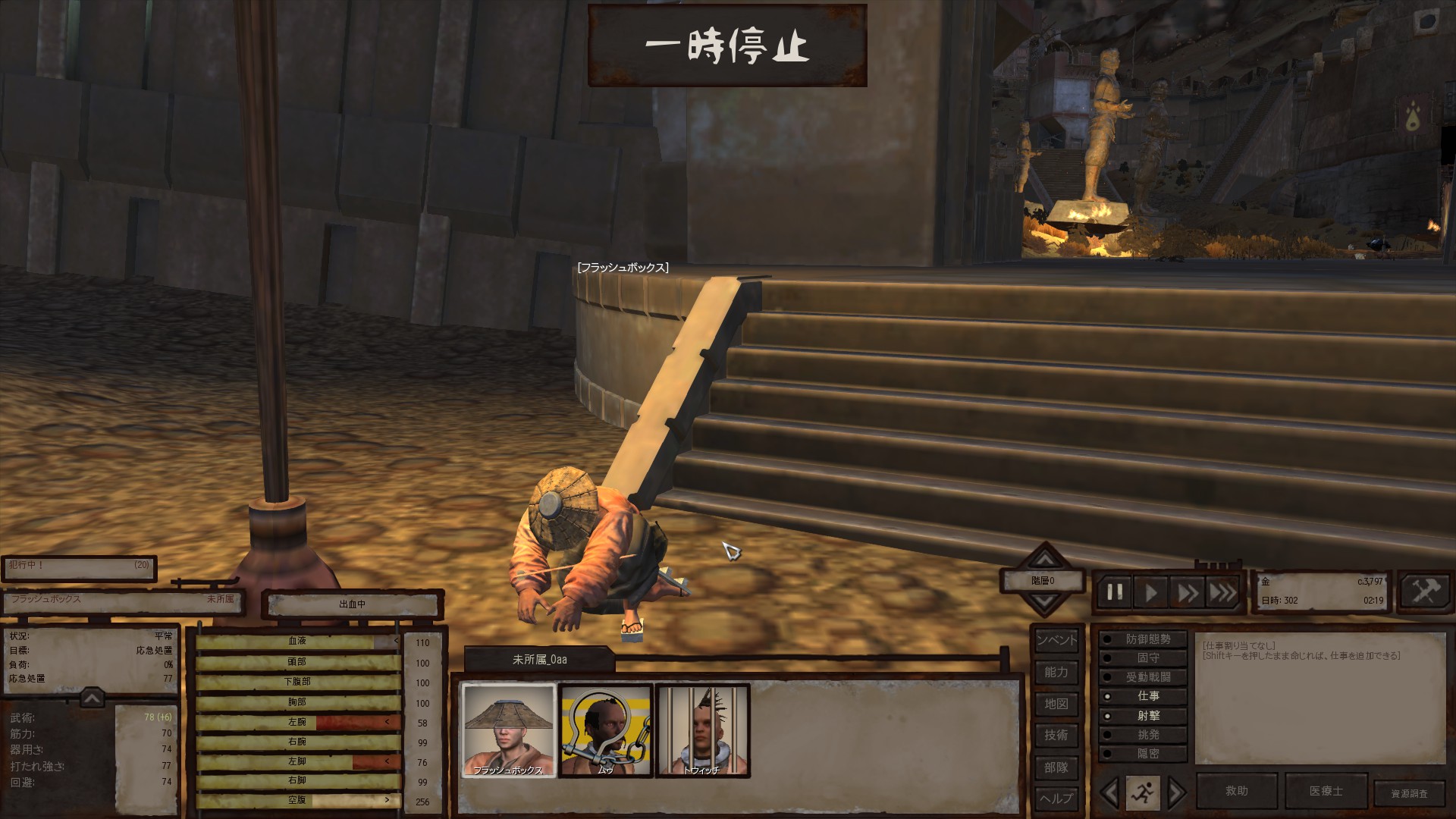This screenshot has width=1456, height=819.
Task: Open the build menu hammer icon
Action: (x=1425, y=591)
